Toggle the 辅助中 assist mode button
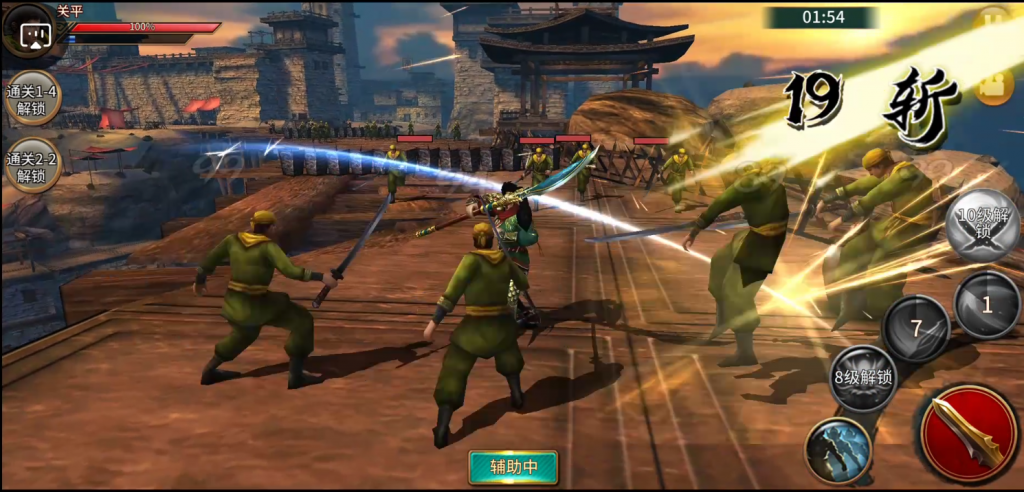Image resolution: width=1024 pixels, height=492 pixels. [513, 466]
